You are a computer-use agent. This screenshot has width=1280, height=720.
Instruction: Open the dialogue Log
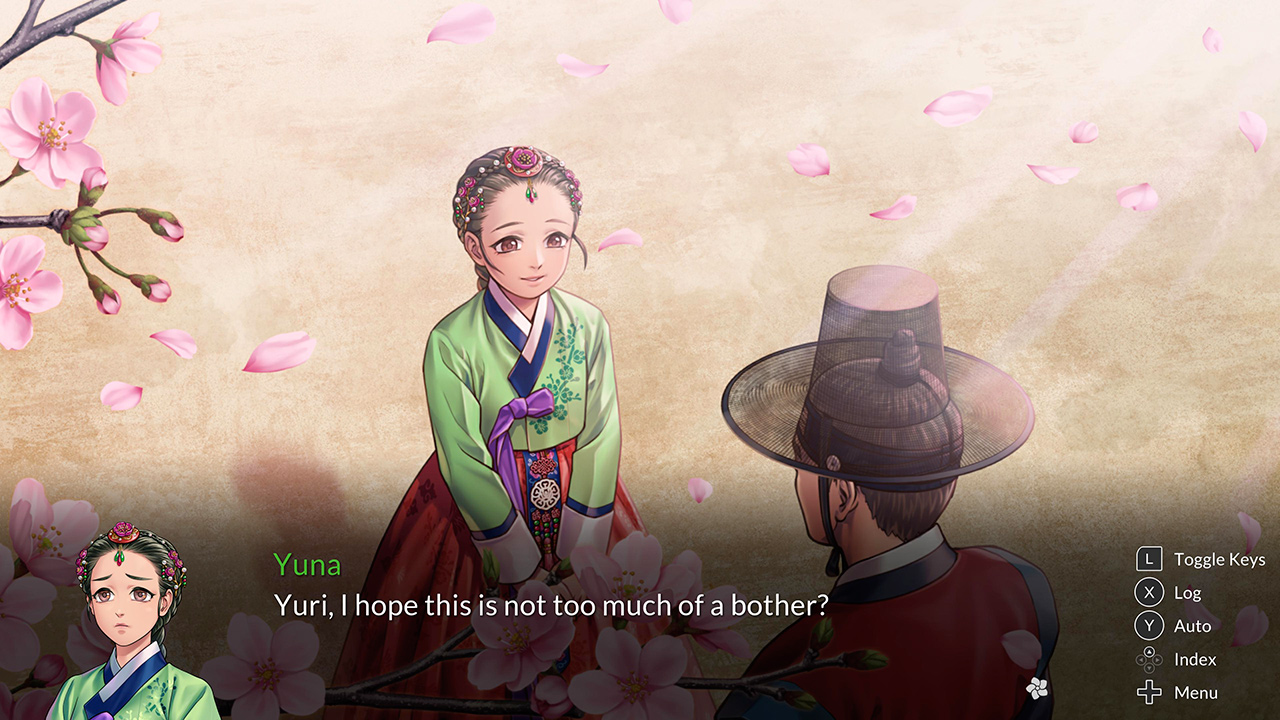(1189, 592)
